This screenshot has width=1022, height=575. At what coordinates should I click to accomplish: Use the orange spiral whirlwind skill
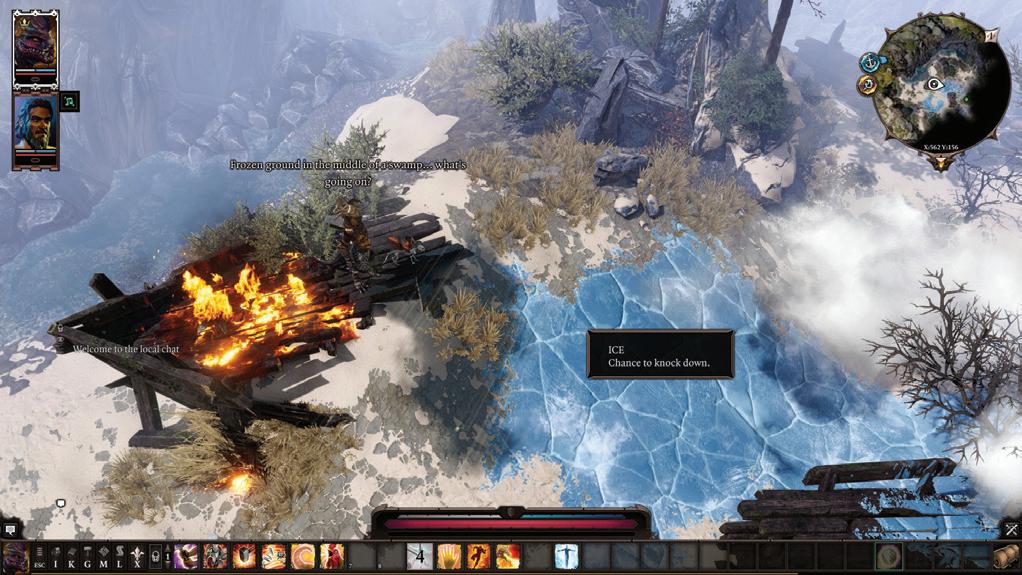303,556
